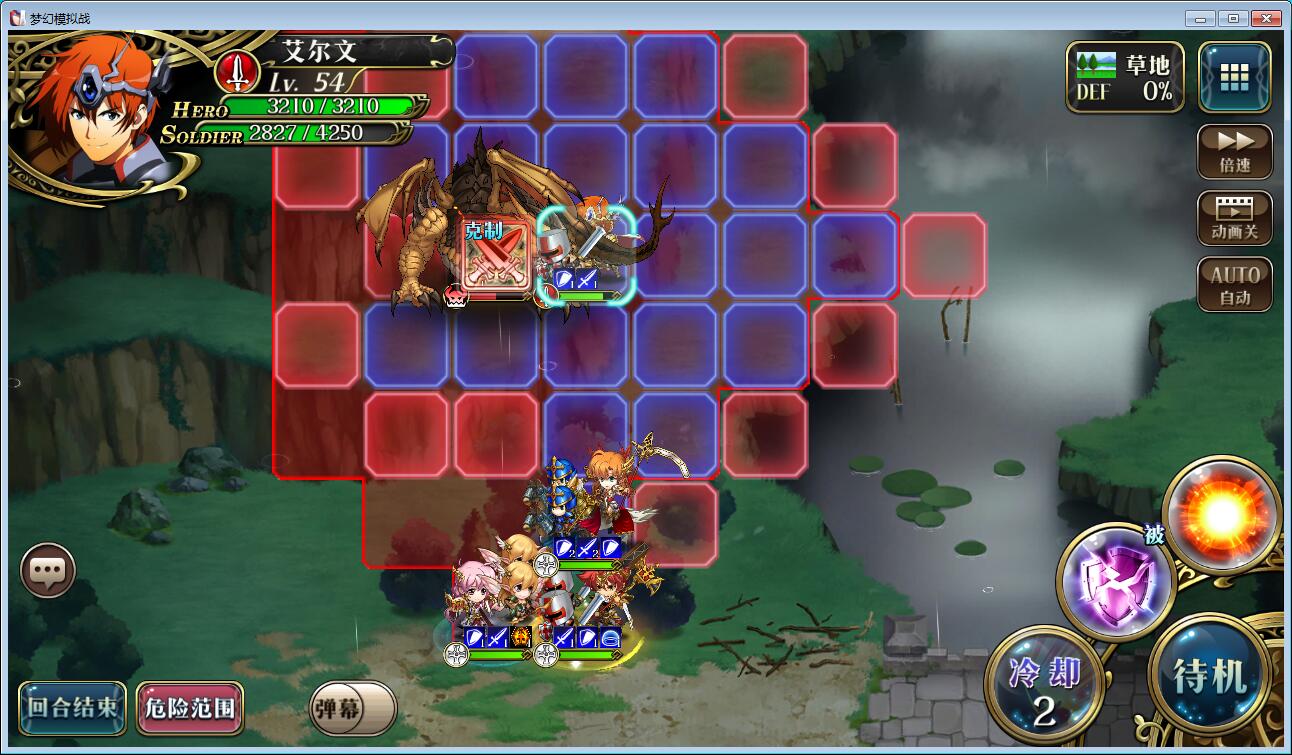The height and width of the screenshot is (755, 1292).
Task: Turn on AUTO 自动 battle
Action: [x=1235, y=284]
